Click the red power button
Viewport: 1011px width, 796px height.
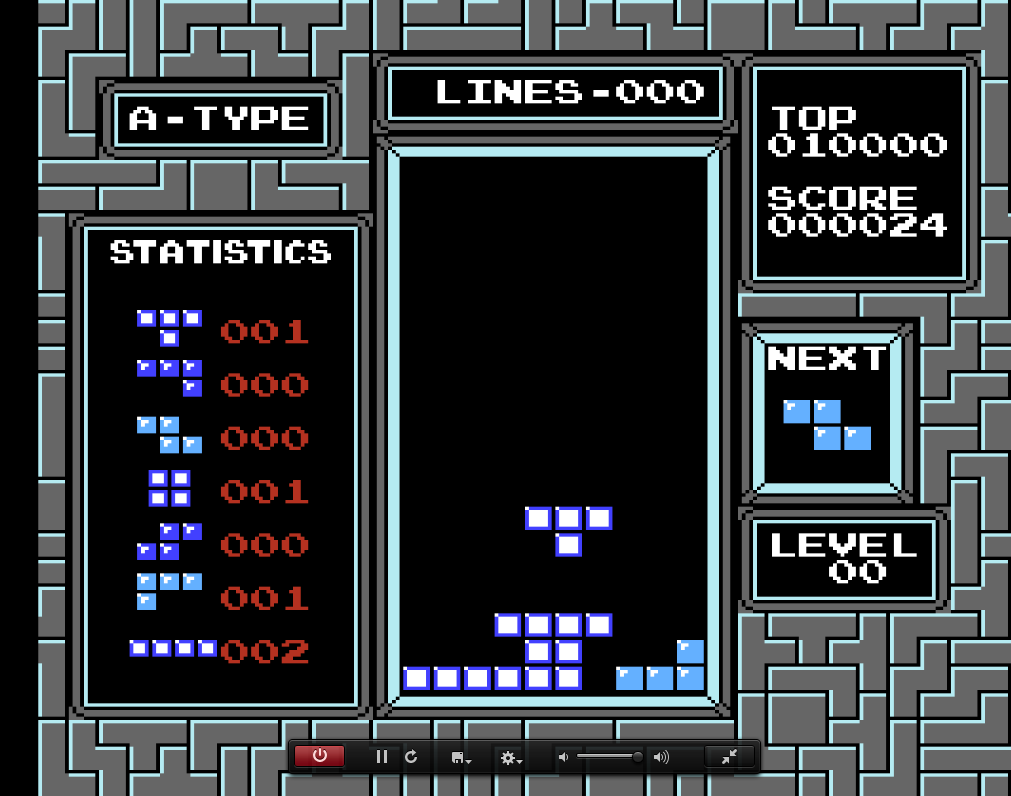point(319,756)
